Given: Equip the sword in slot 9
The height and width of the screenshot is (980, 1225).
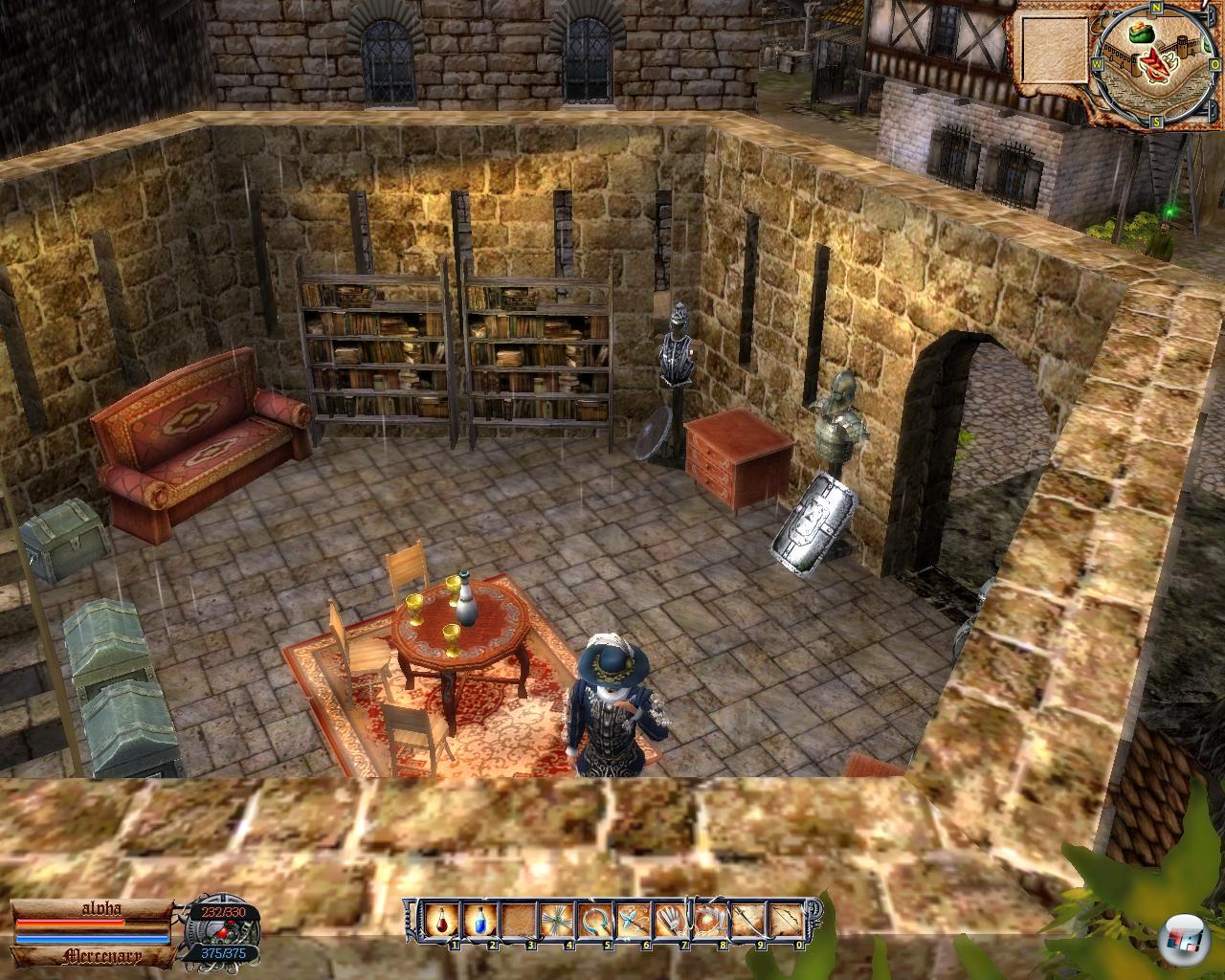Looking at the screenshot, I should point(746,922).
